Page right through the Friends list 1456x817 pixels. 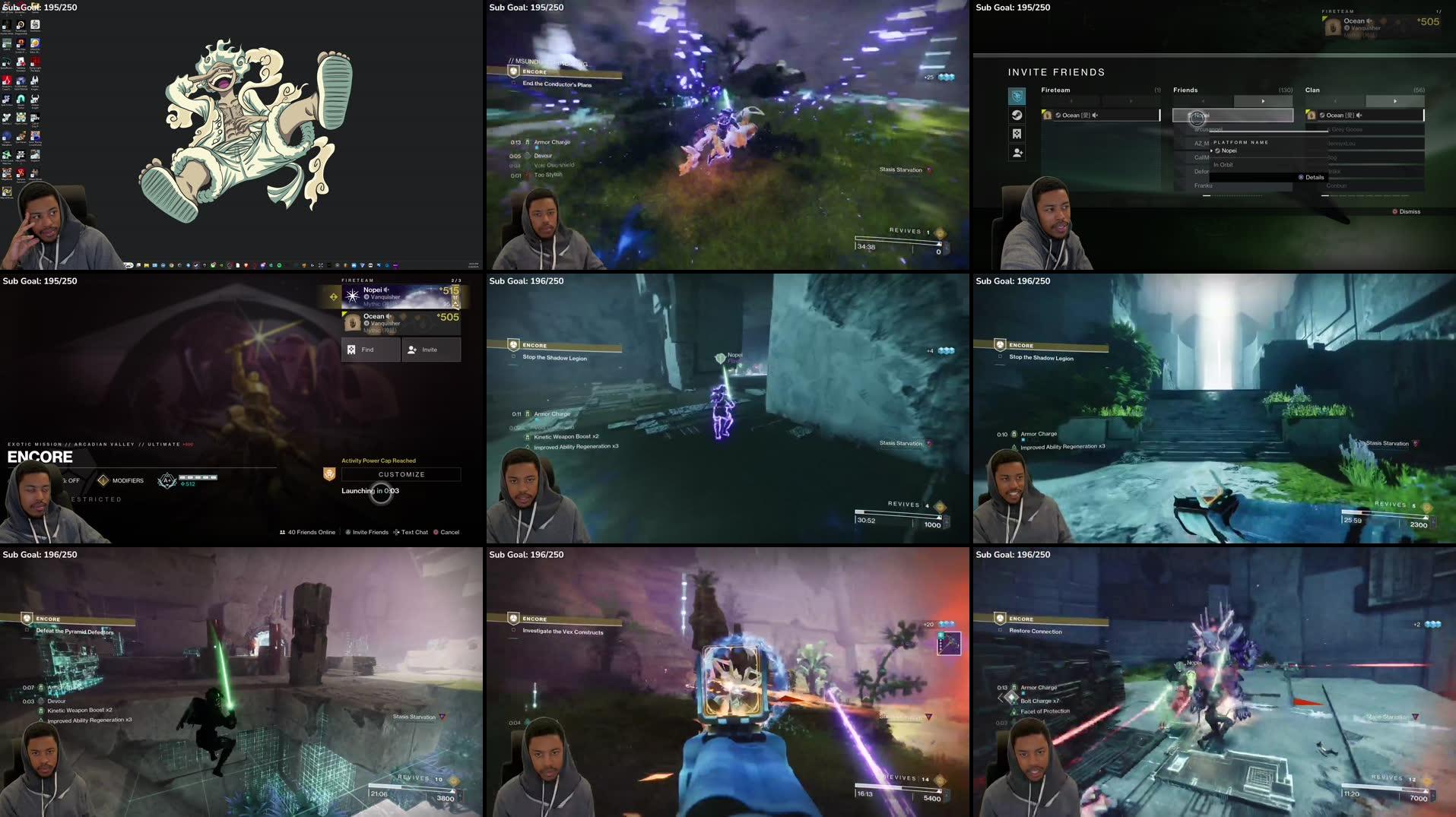[x=1263, y=100]
